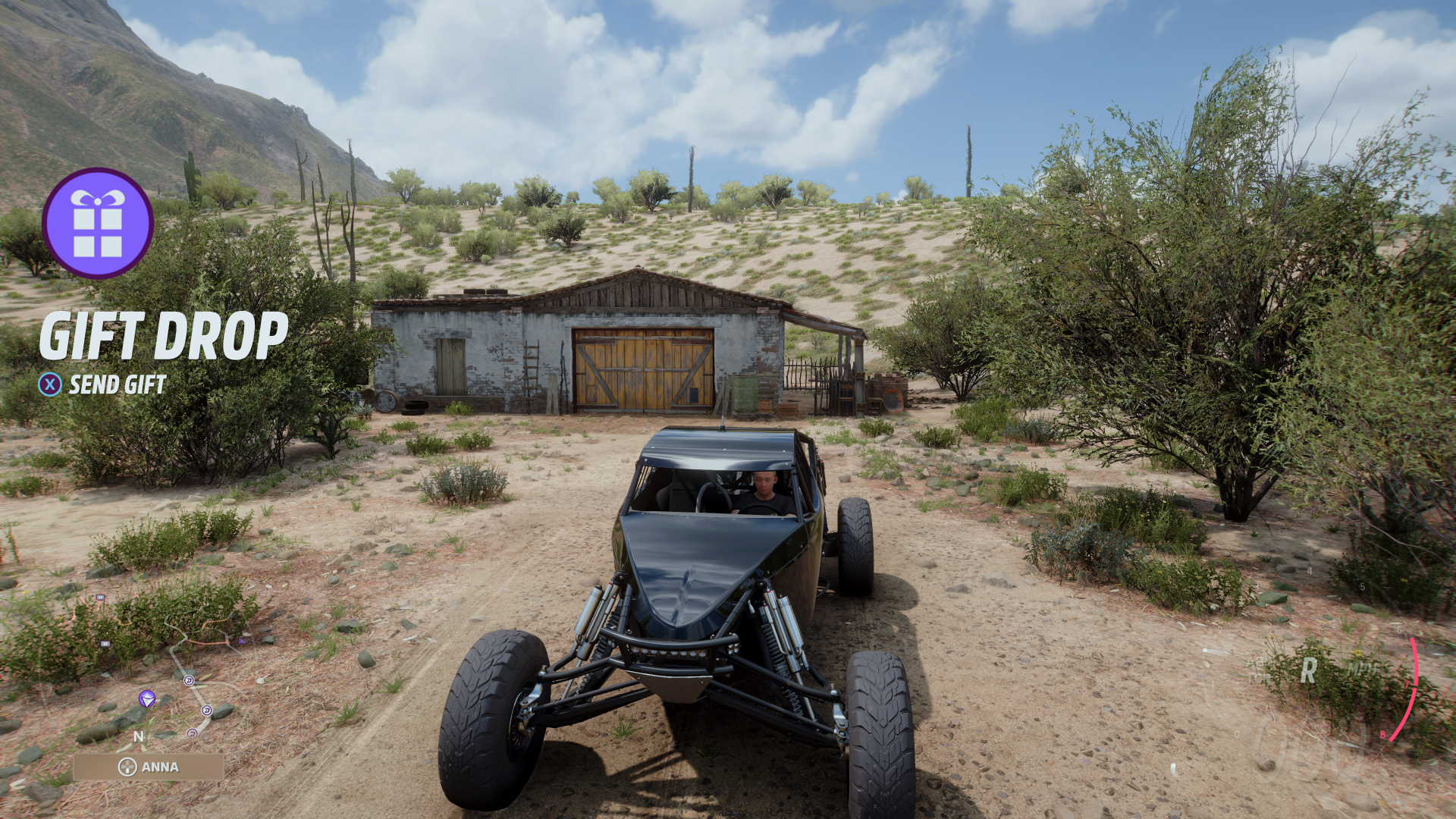
Task: Click the ABS indicator near the speedometer
Action: click(1257, 663)
